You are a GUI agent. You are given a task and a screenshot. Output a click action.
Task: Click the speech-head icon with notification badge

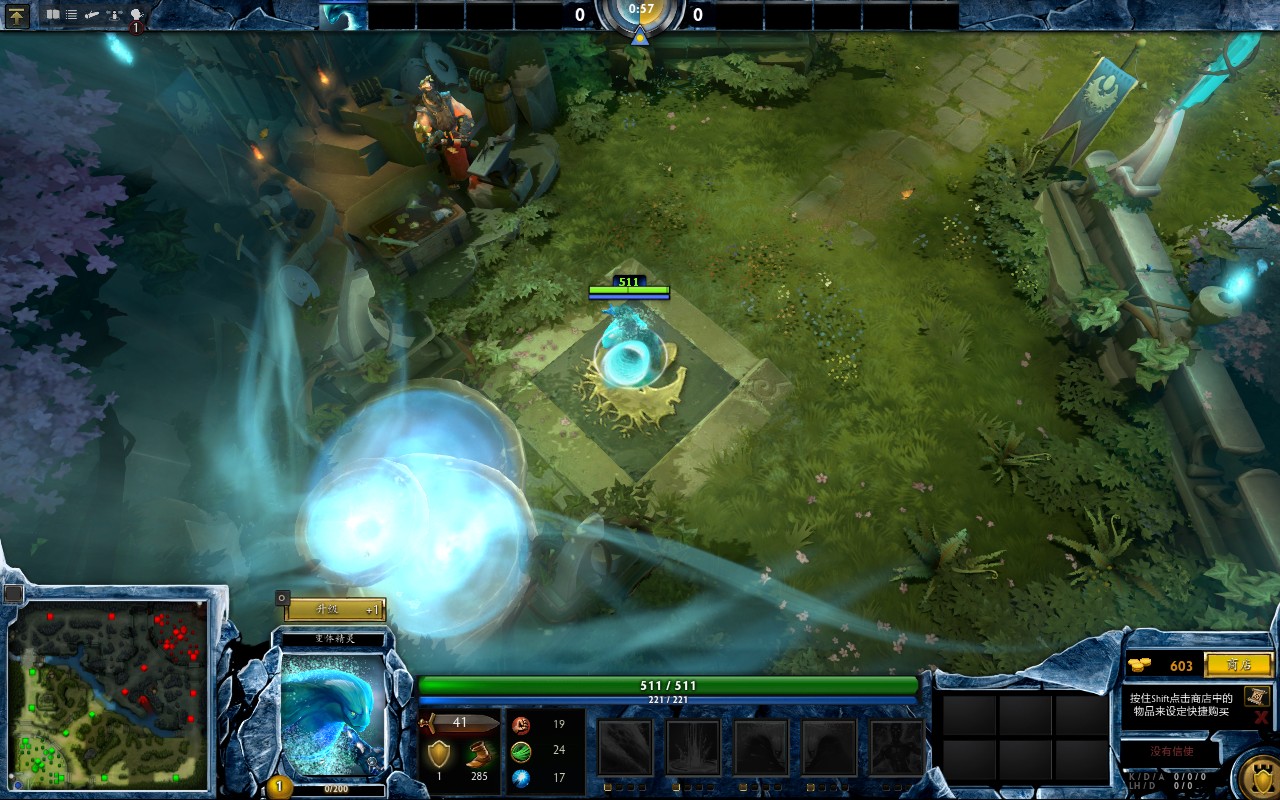tap(136, 16)
